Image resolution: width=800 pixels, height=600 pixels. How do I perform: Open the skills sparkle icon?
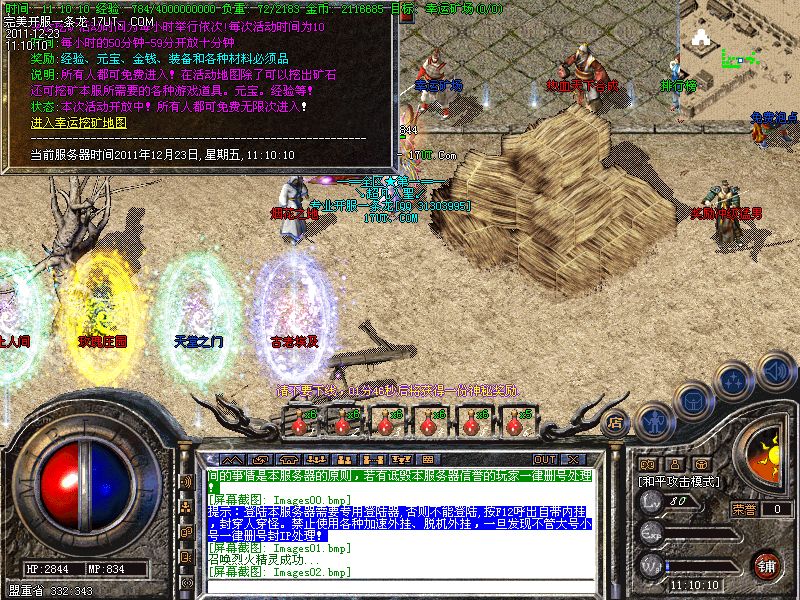tap(735, 380)
